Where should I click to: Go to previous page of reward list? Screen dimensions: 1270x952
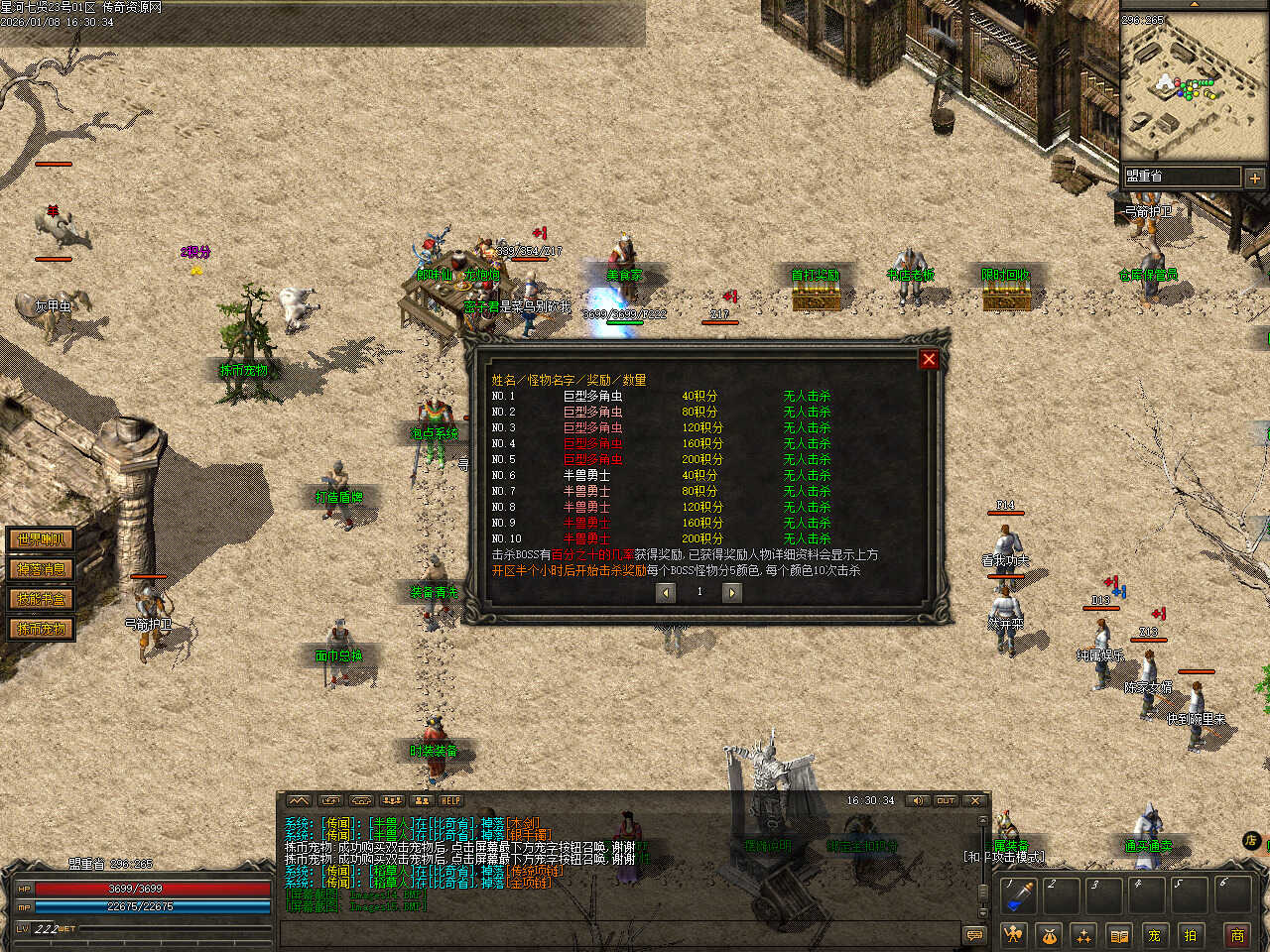(x=666, y=592)
